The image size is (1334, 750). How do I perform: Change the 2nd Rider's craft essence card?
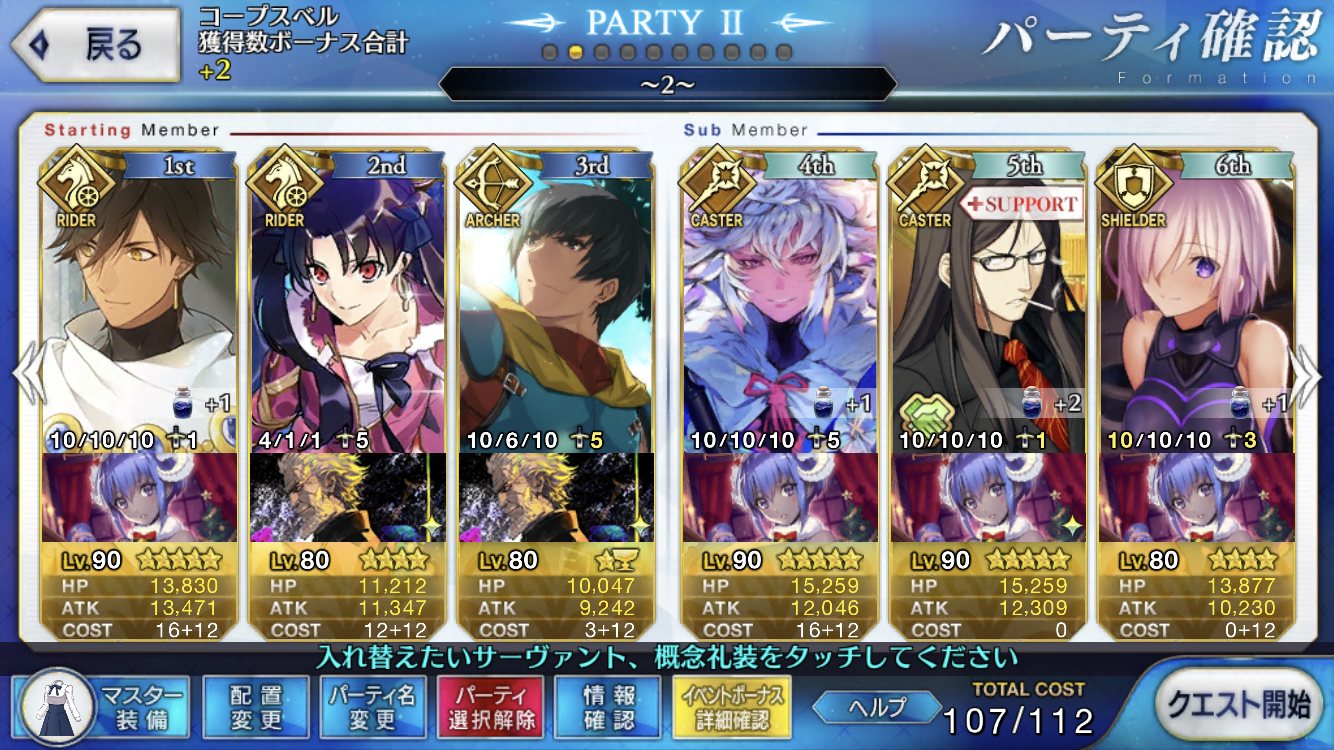pos(347,497)
